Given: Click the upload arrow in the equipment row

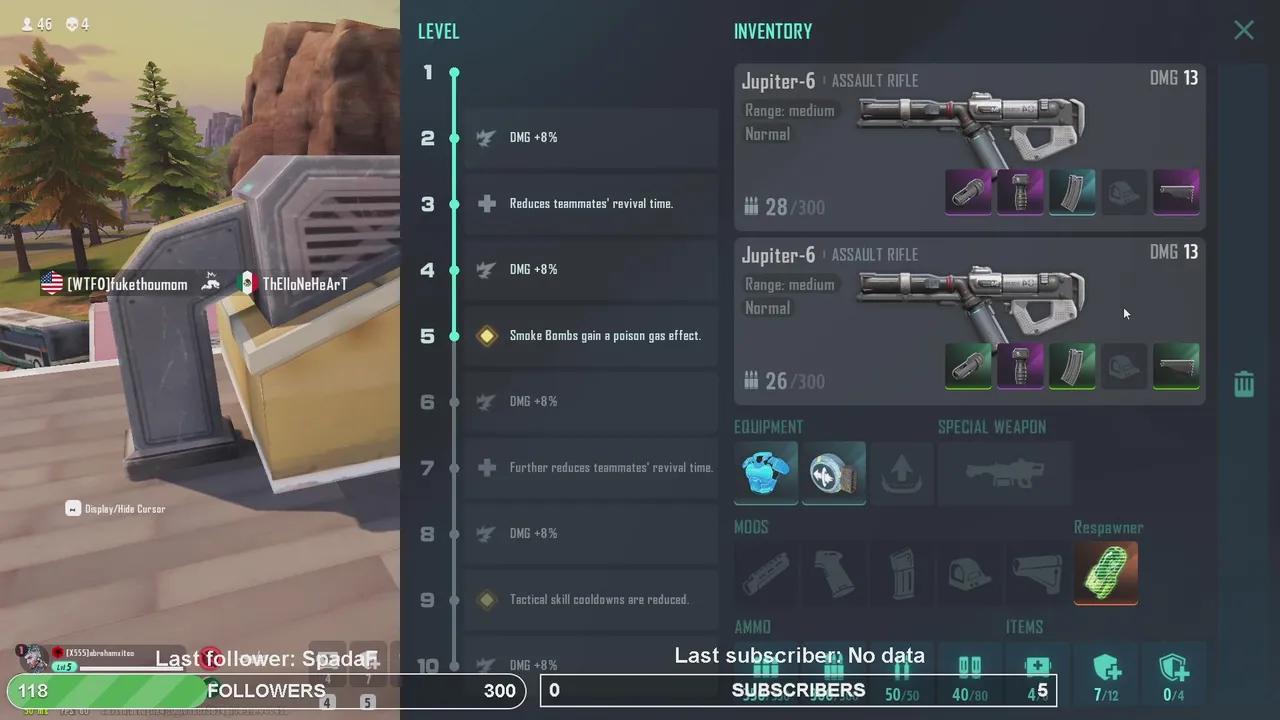Looking at the screenshot, I should point(901,472).
